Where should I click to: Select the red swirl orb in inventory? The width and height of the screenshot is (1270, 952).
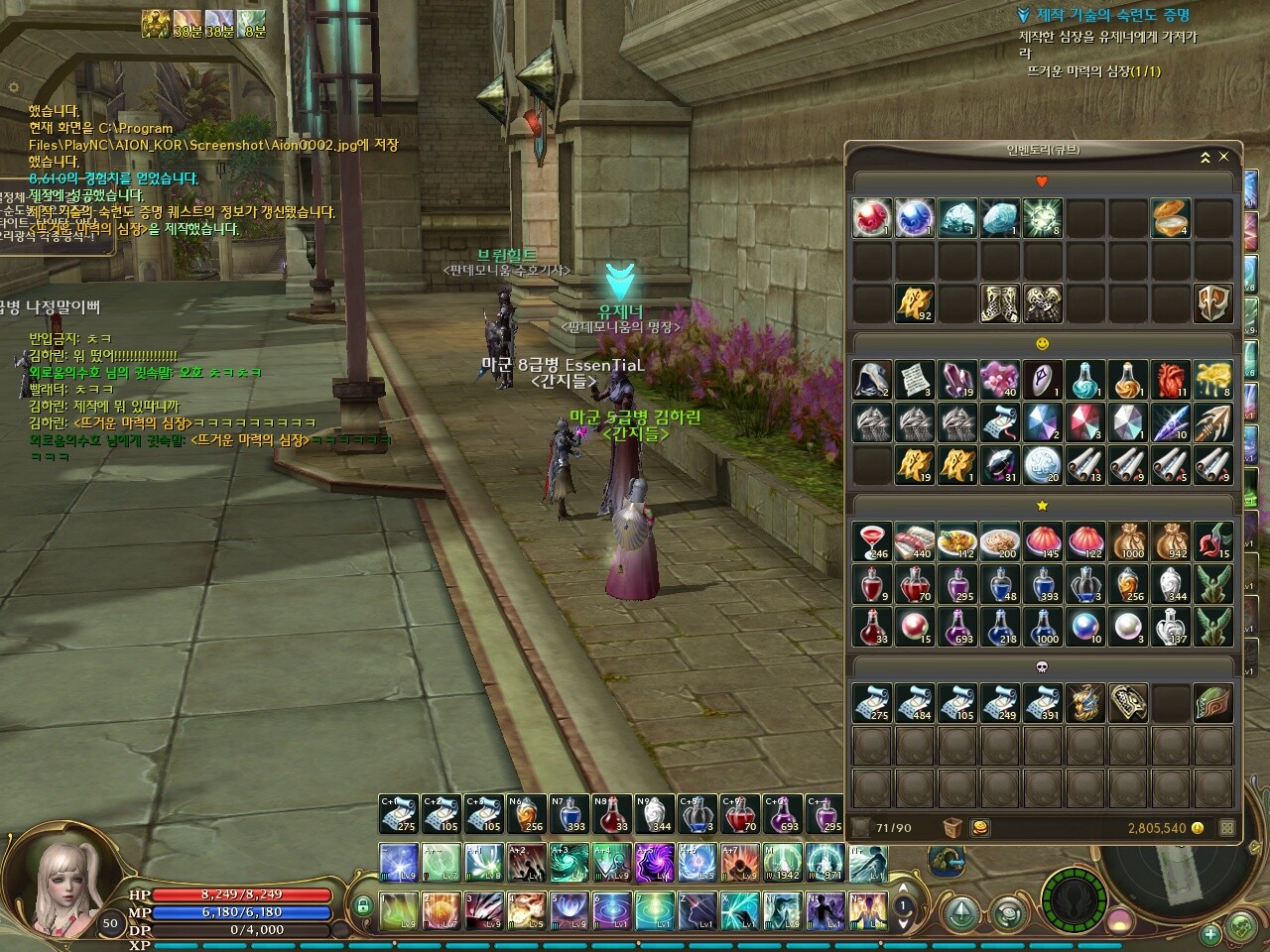point(872,219)
